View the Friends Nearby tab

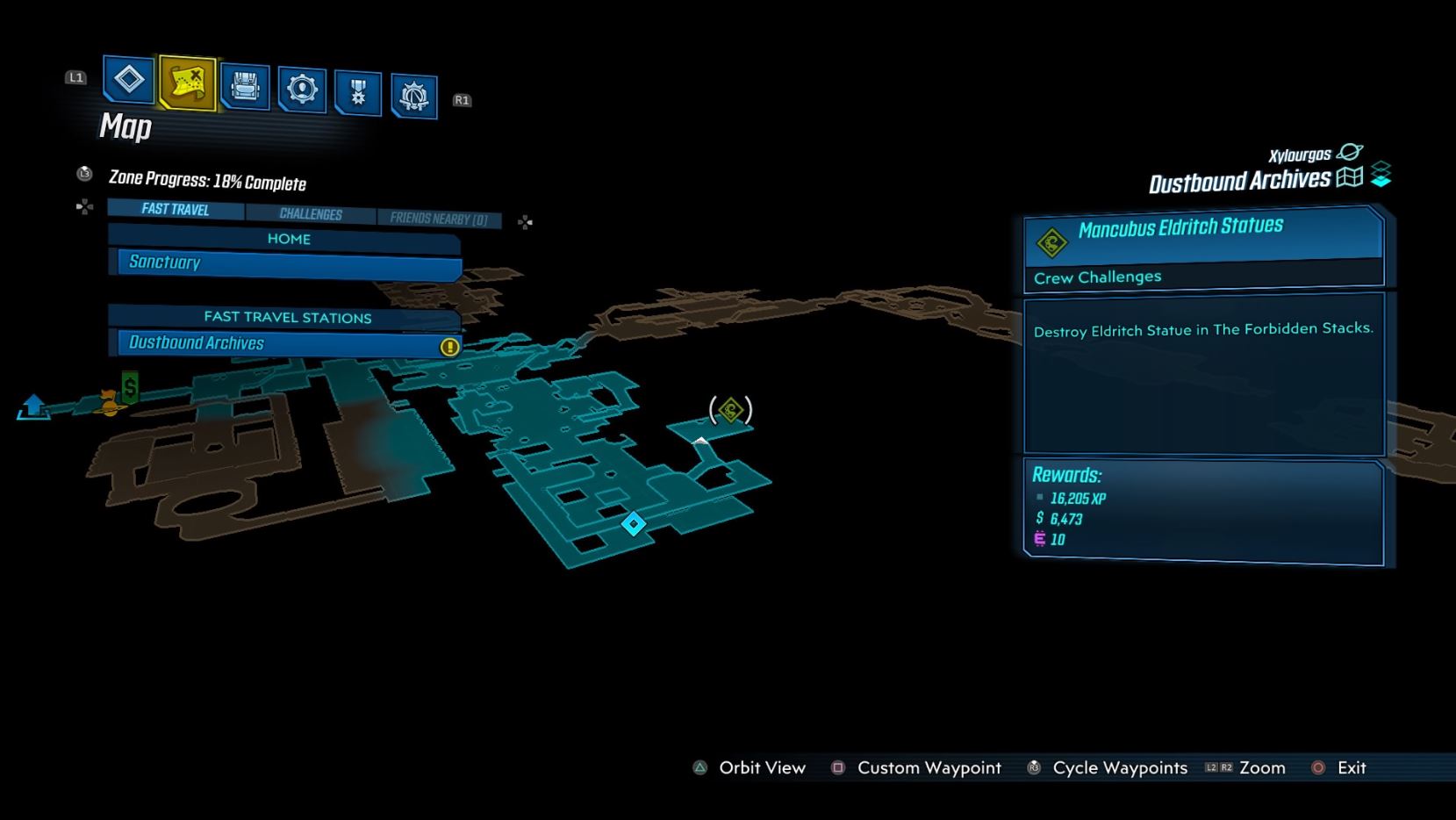438,219
